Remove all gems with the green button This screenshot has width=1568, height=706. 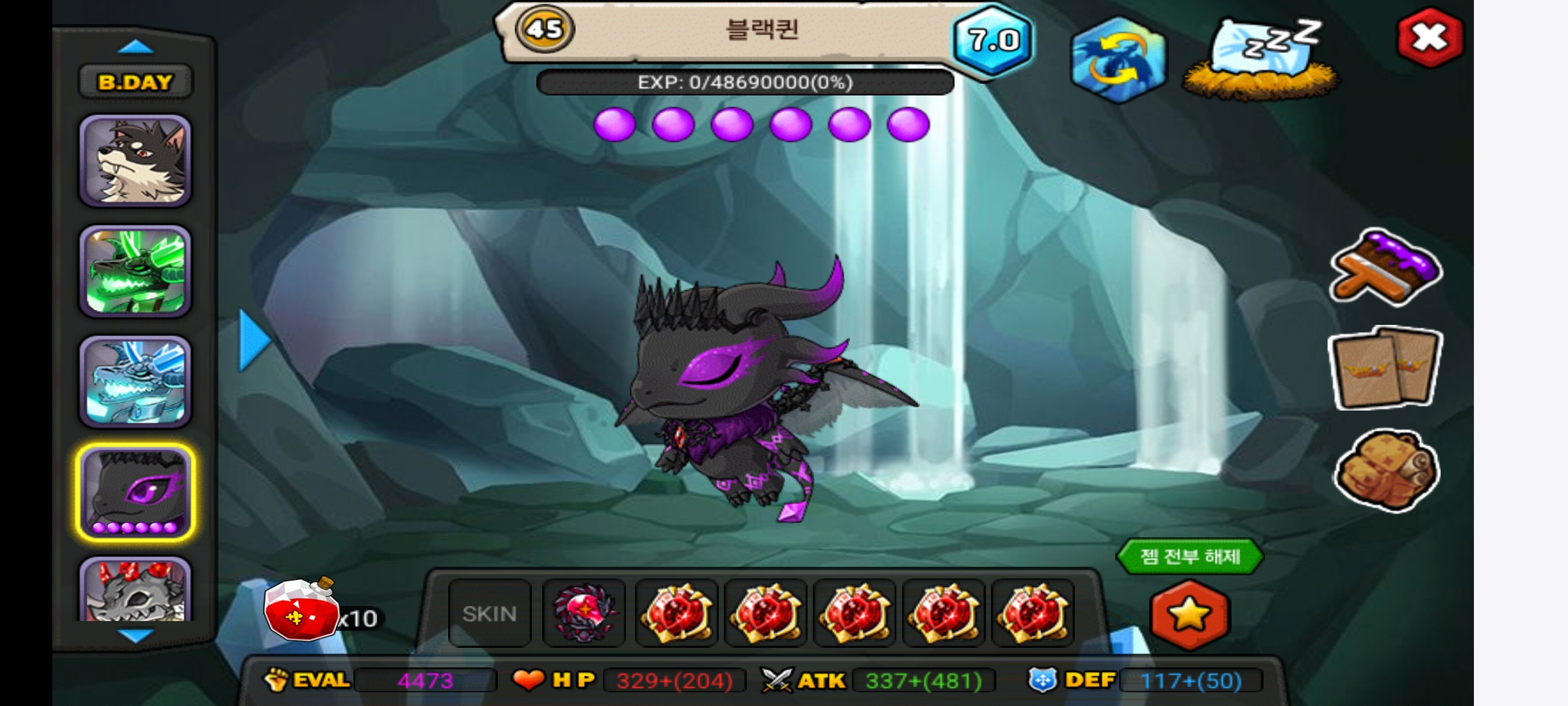pyautogui.click(x=1189, y=556)
